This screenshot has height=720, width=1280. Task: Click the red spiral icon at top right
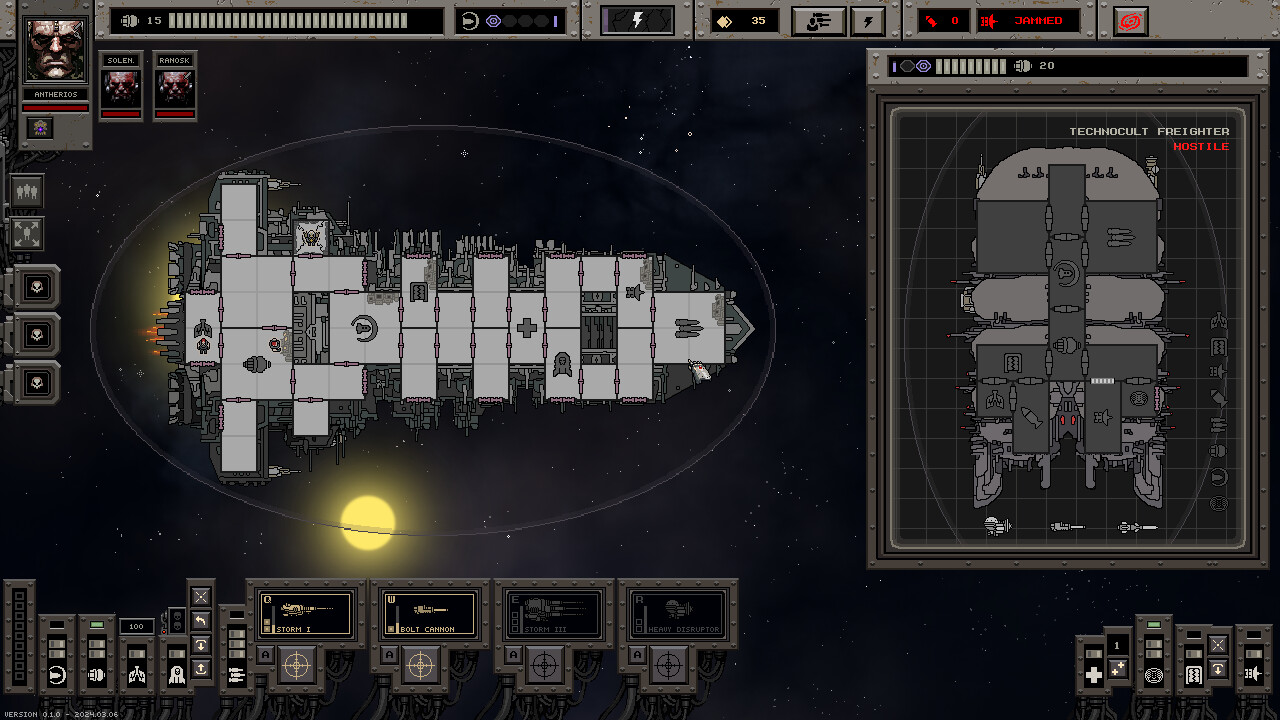pos(1129,21)
